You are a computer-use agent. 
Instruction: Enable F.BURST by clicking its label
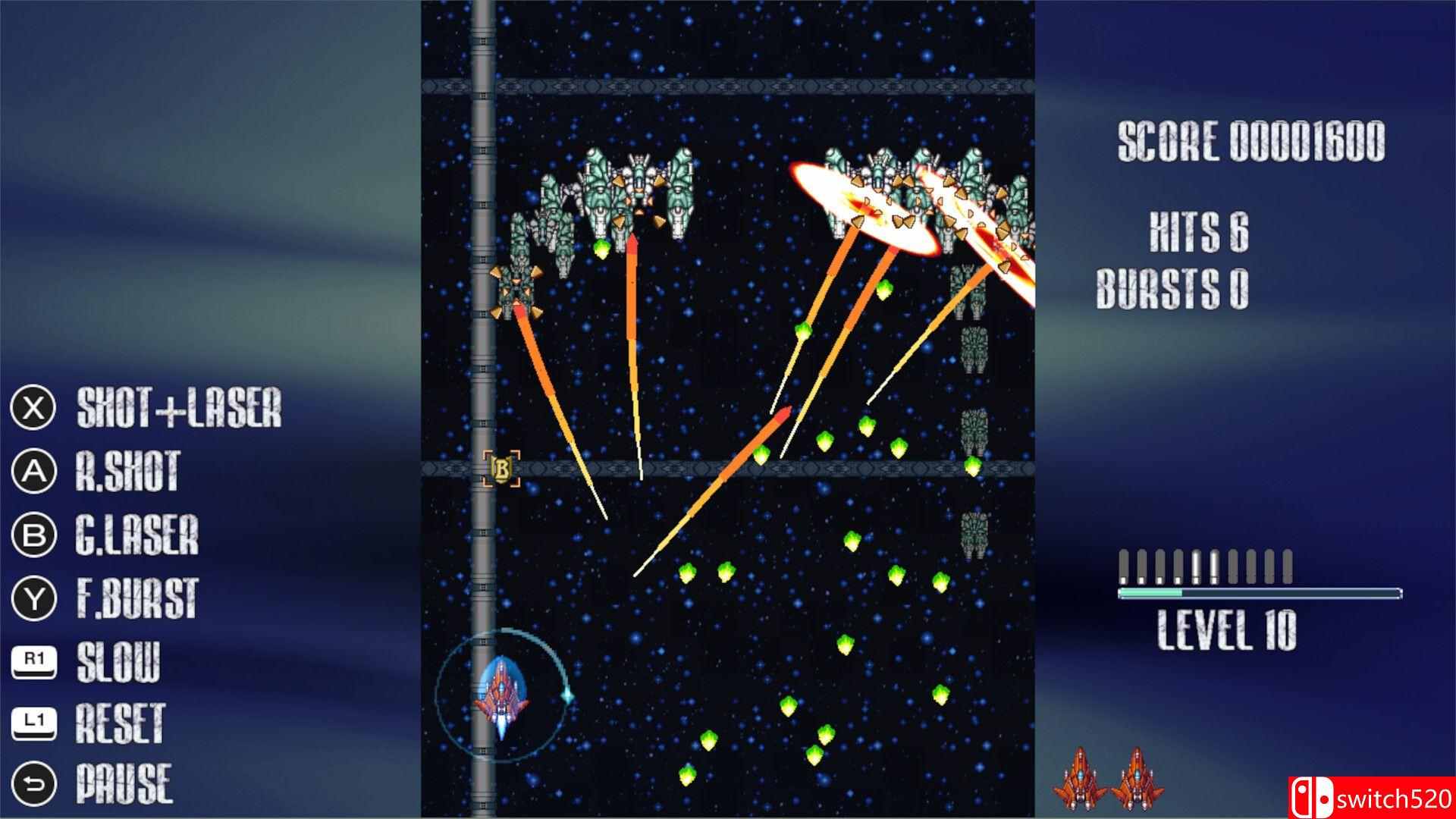tap(138, 598)
